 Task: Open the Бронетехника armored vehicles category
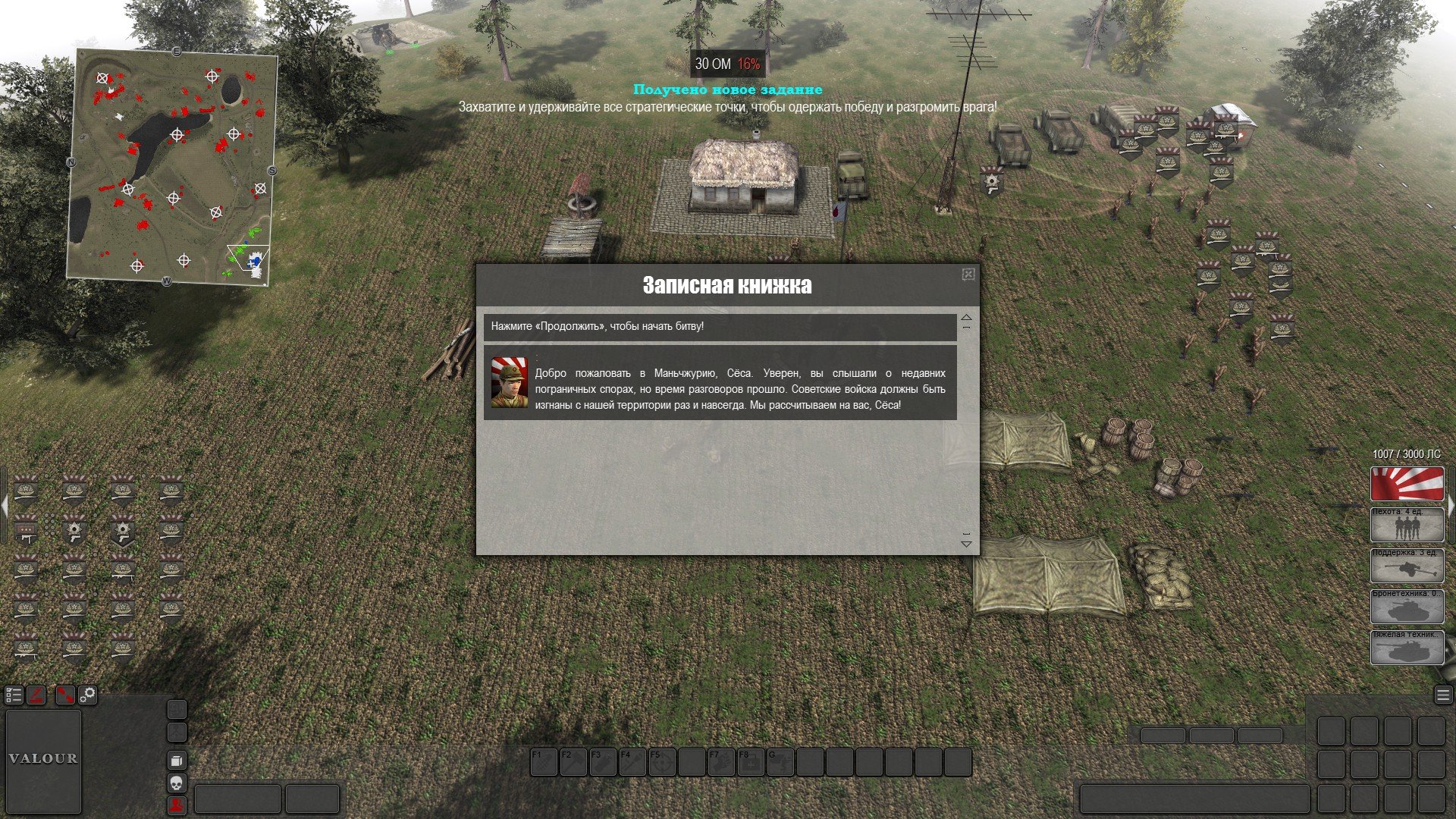[1407, 607]
